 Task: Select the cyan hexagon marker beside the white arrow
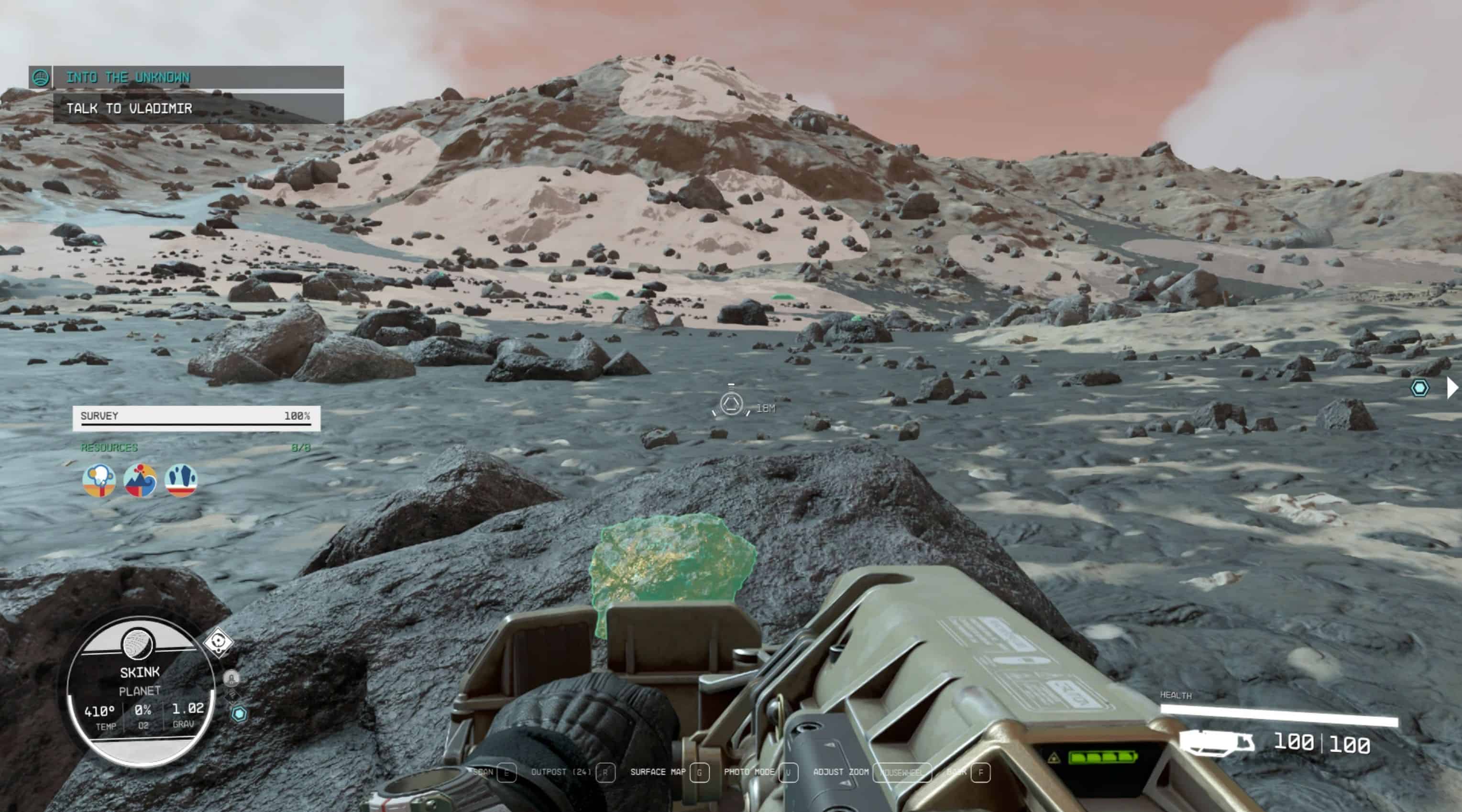(1419, 388)
